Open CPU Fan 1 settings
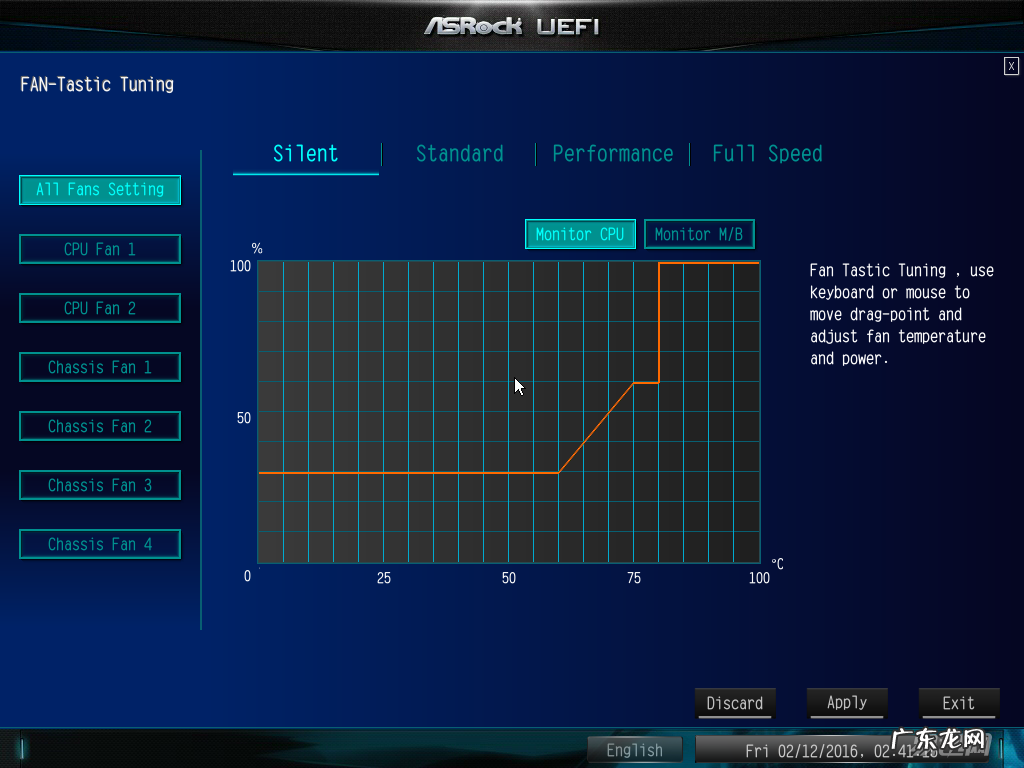 coord(100,249)
